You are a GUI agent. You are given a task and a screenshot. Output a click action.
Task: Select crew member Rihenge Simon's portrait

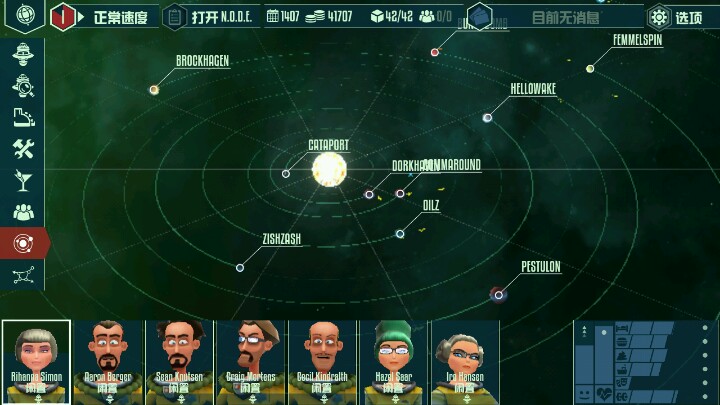(36, 360)
